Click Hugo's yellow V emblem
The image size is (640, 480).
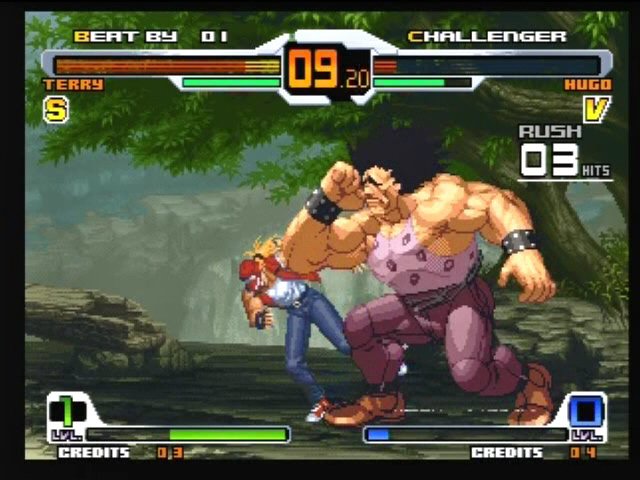coord(595,110)
